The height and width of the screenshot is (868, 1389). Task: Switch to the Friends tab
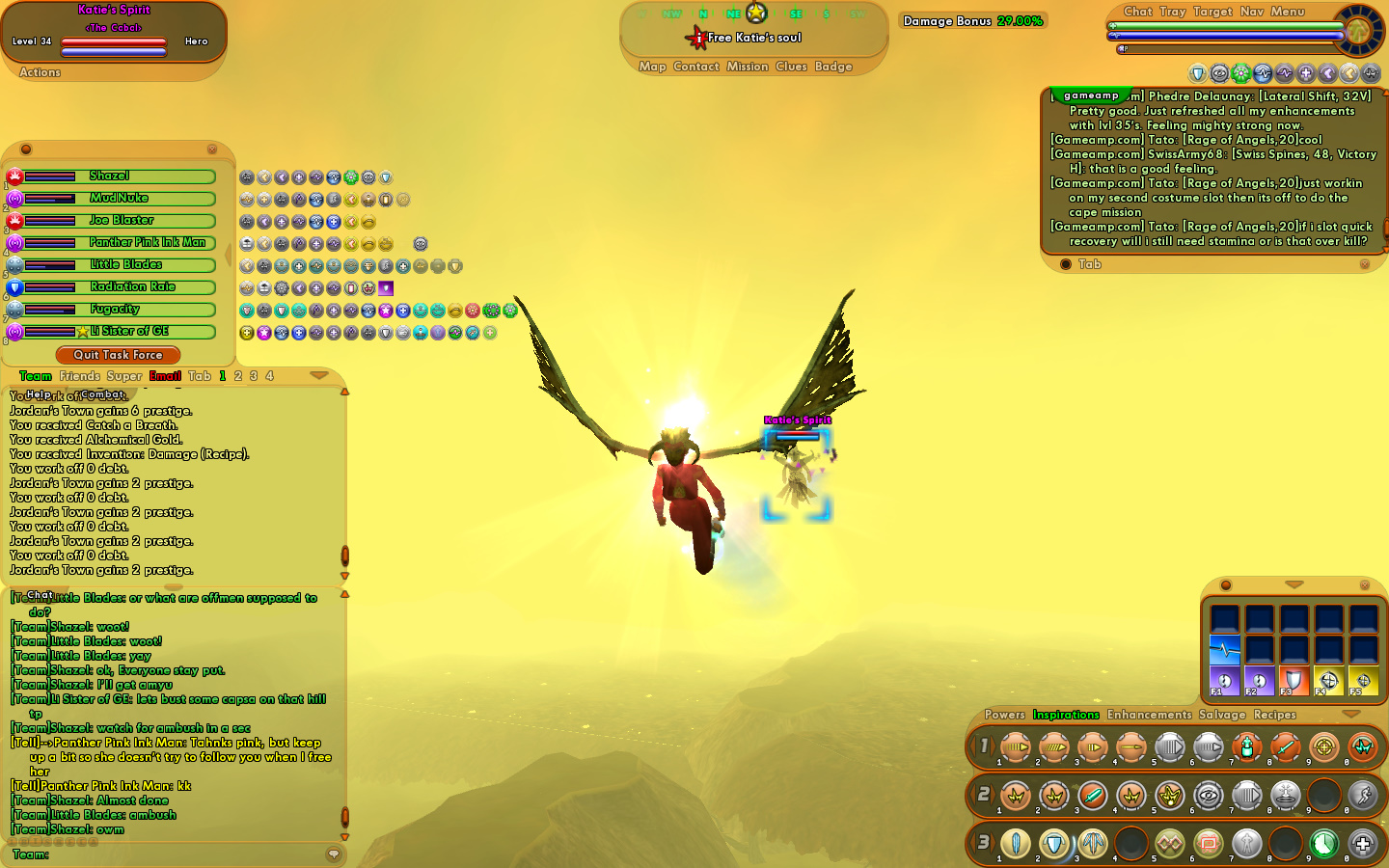click(x=79, y=376)
